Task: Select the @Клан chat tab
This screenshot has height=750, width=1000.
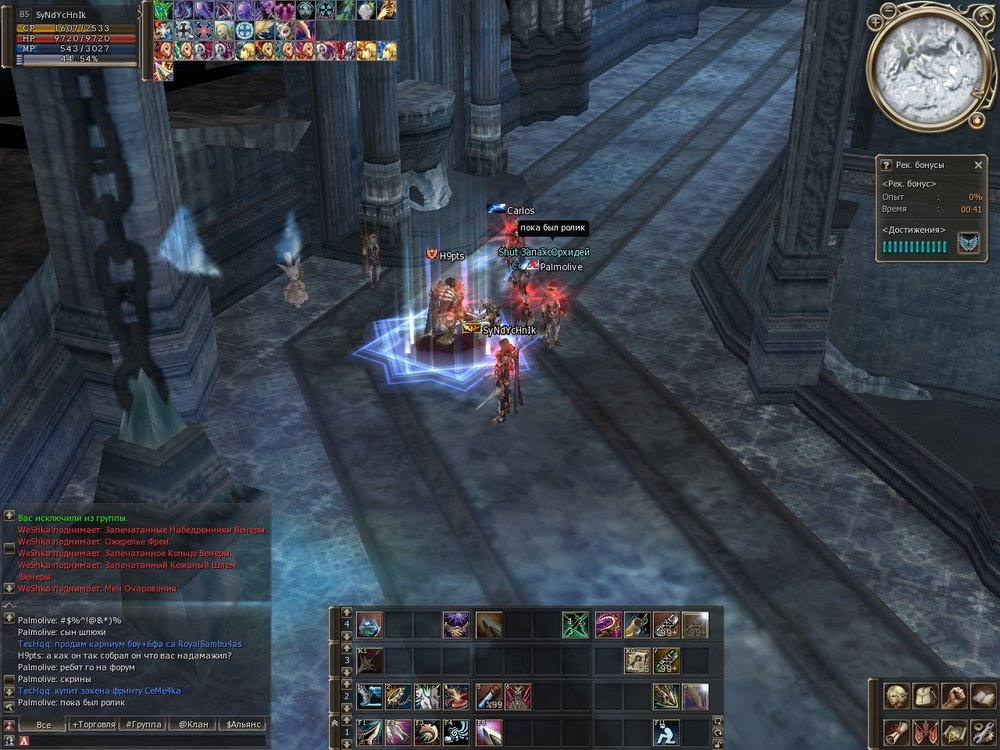Action: [193, 724]
